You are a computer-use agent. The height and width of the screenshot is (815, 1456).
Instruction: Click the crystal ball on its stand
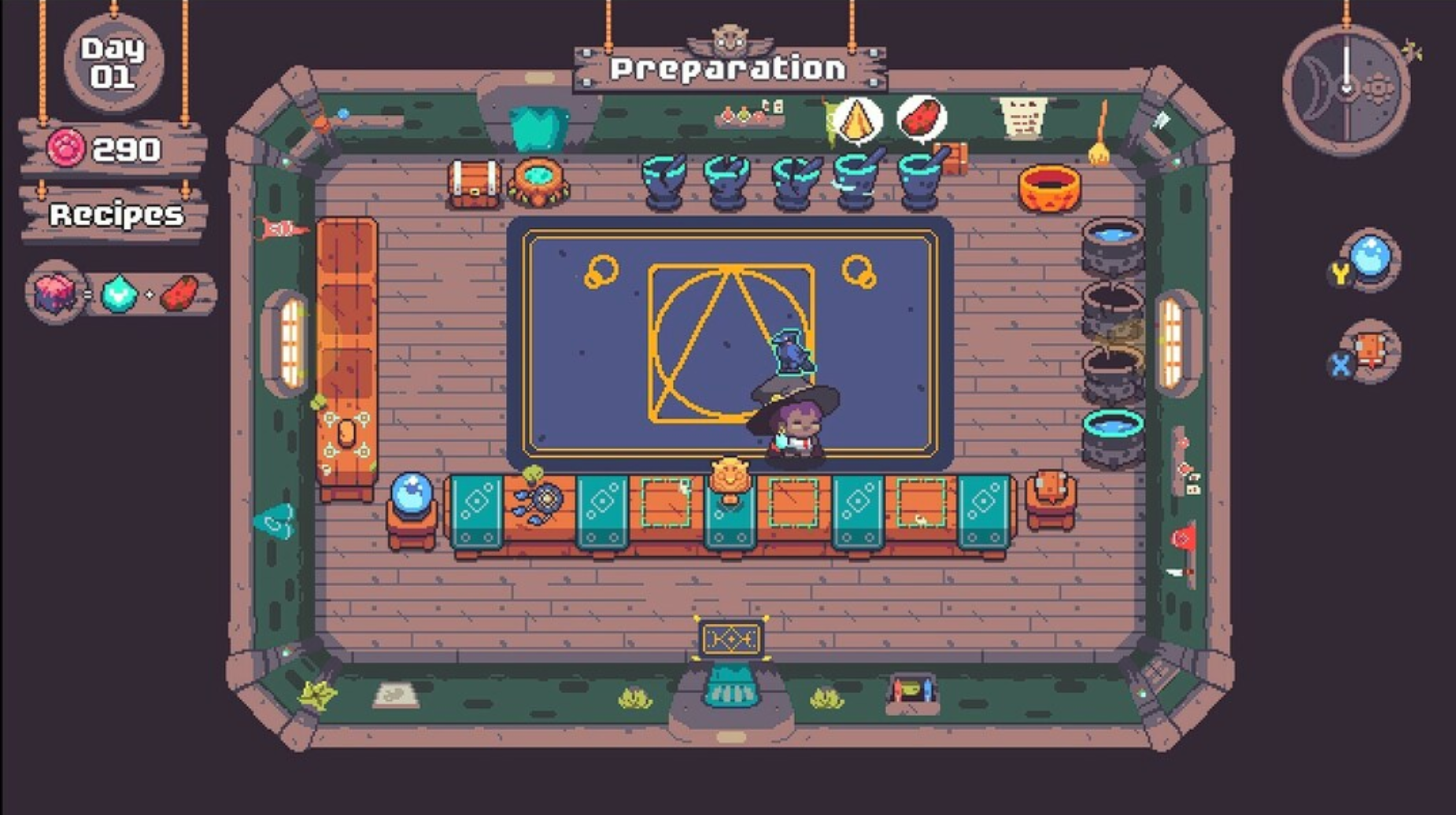(x=412, y=494)
